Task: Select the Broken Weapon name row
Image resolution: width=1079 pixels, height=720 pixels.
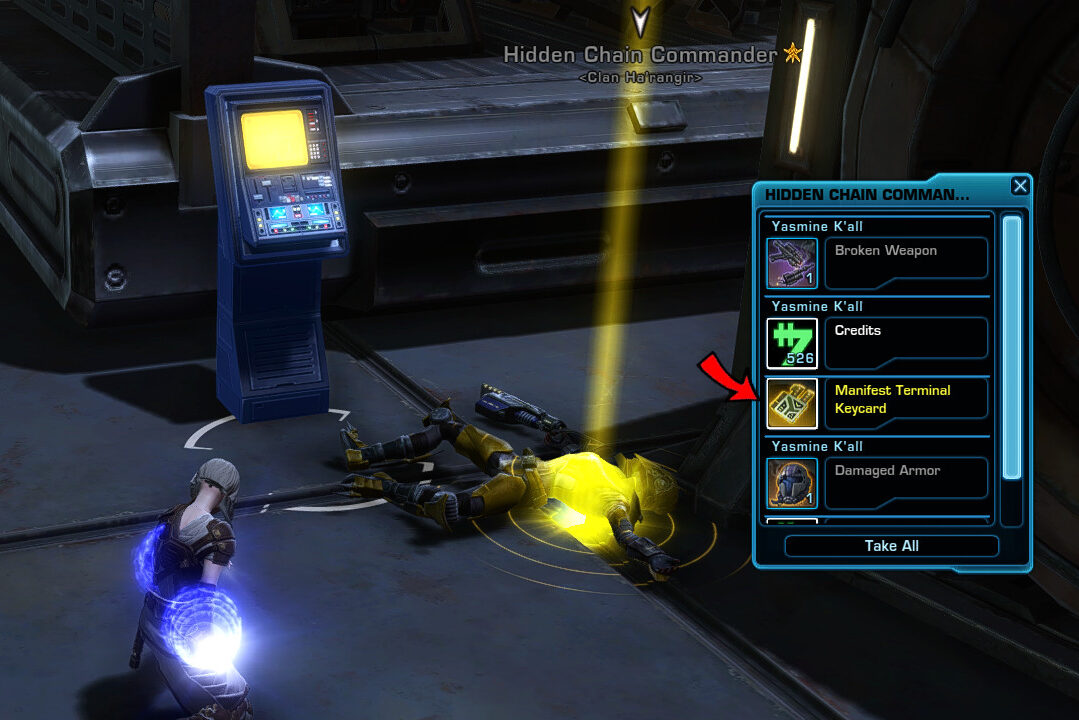Action: (x=906, y=258)
